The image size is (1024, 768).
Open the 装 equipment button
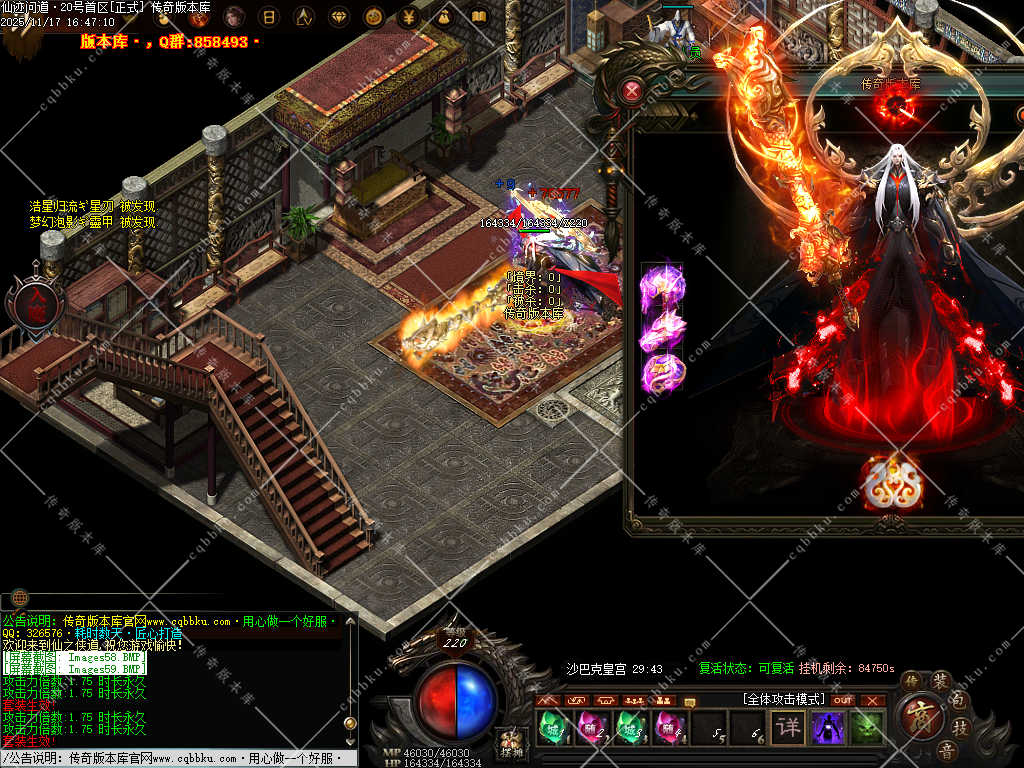(x=941, y=681)
